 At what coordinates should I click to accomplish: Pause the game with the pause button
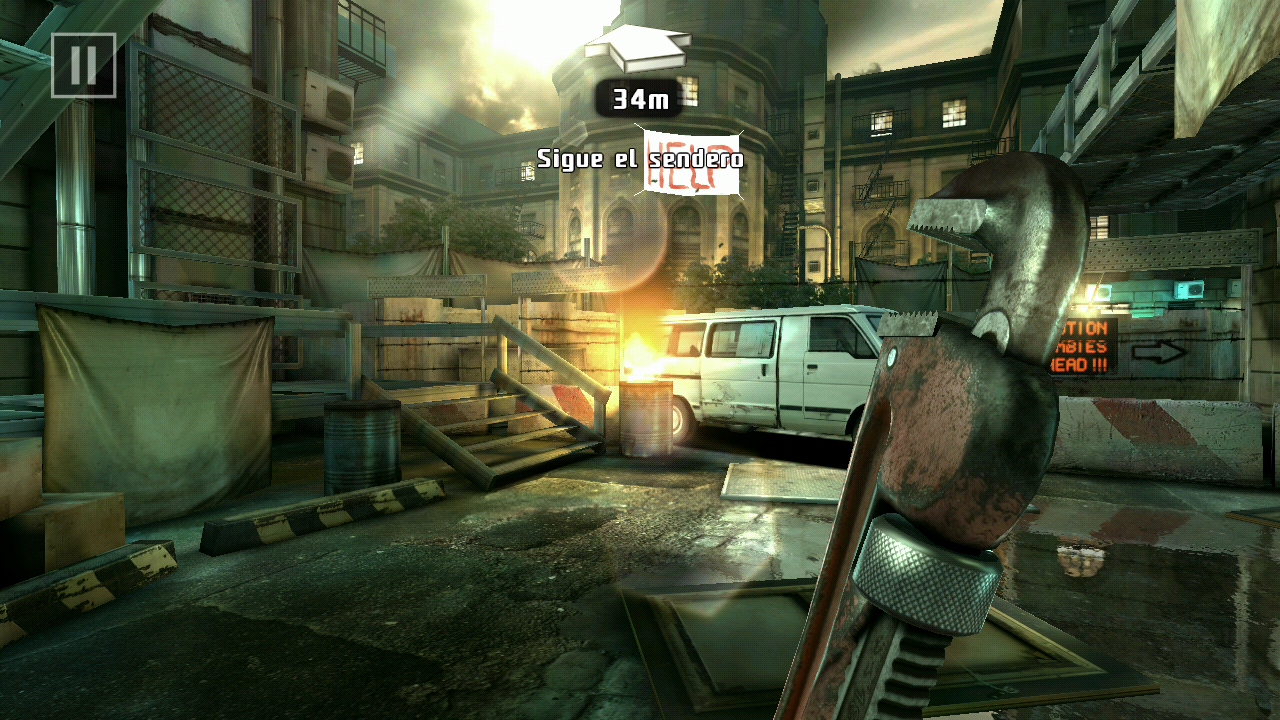pos(83,65)
